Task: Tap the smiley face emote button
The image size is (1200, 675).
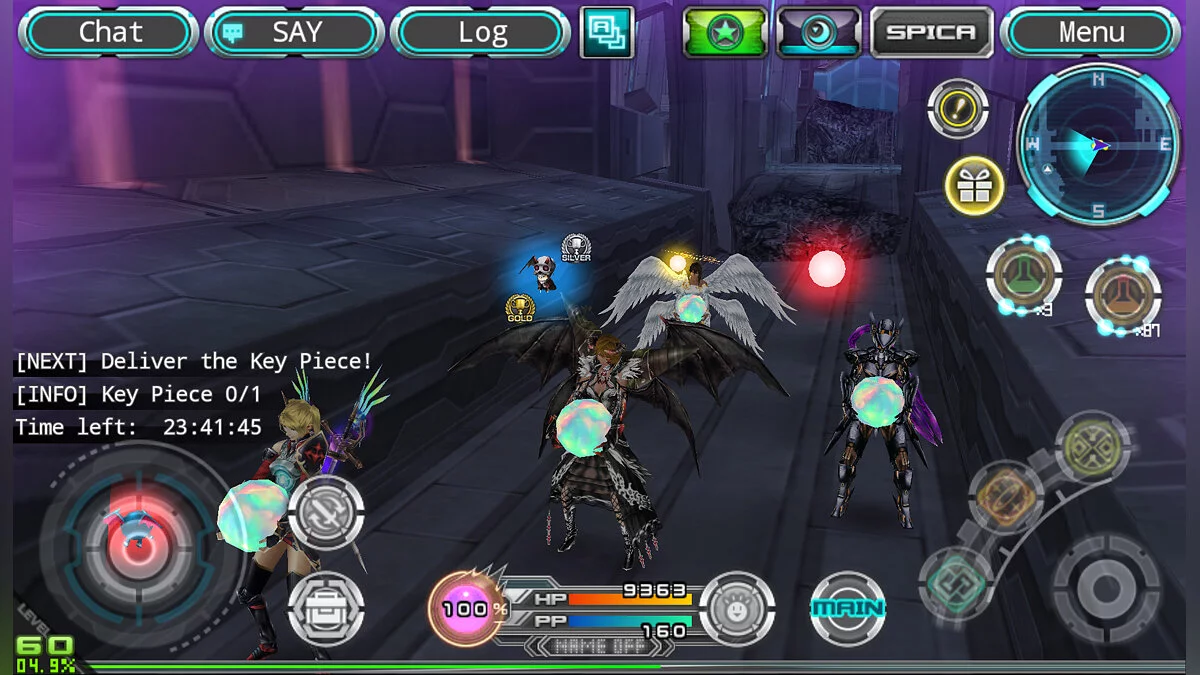Action: (737, 608)
